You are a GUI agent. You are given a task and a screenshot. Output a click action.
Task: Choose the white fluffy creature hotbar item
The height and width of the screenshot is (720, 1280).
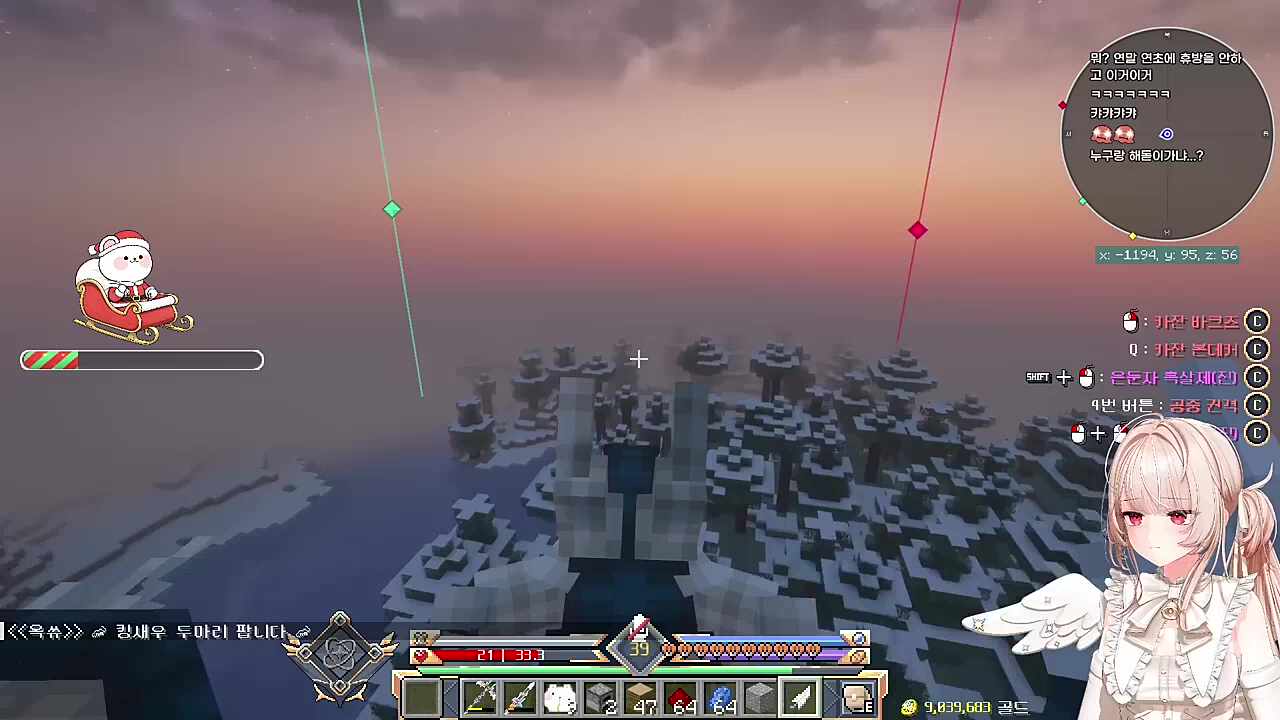[x=560, y=696]
